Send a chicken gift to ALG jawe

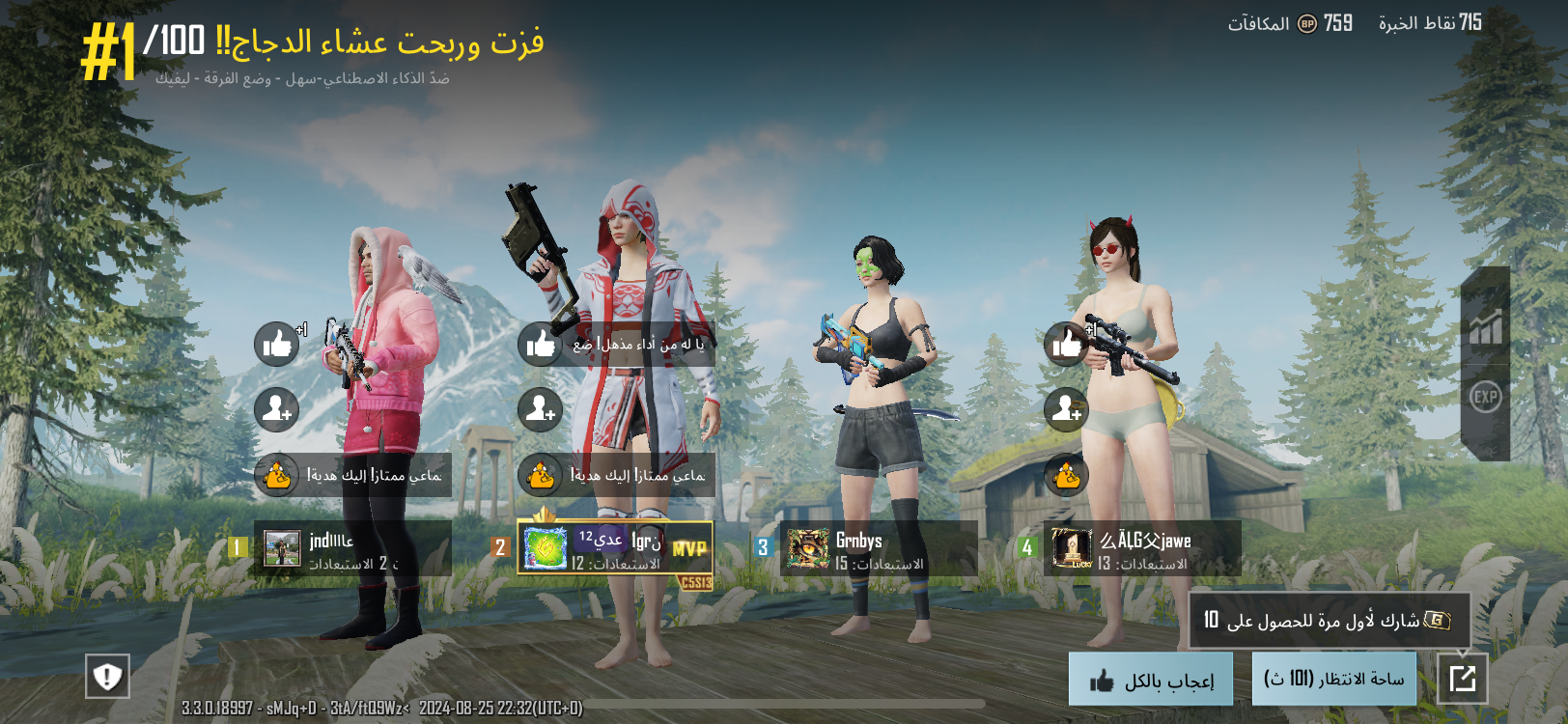point(1067,475)
